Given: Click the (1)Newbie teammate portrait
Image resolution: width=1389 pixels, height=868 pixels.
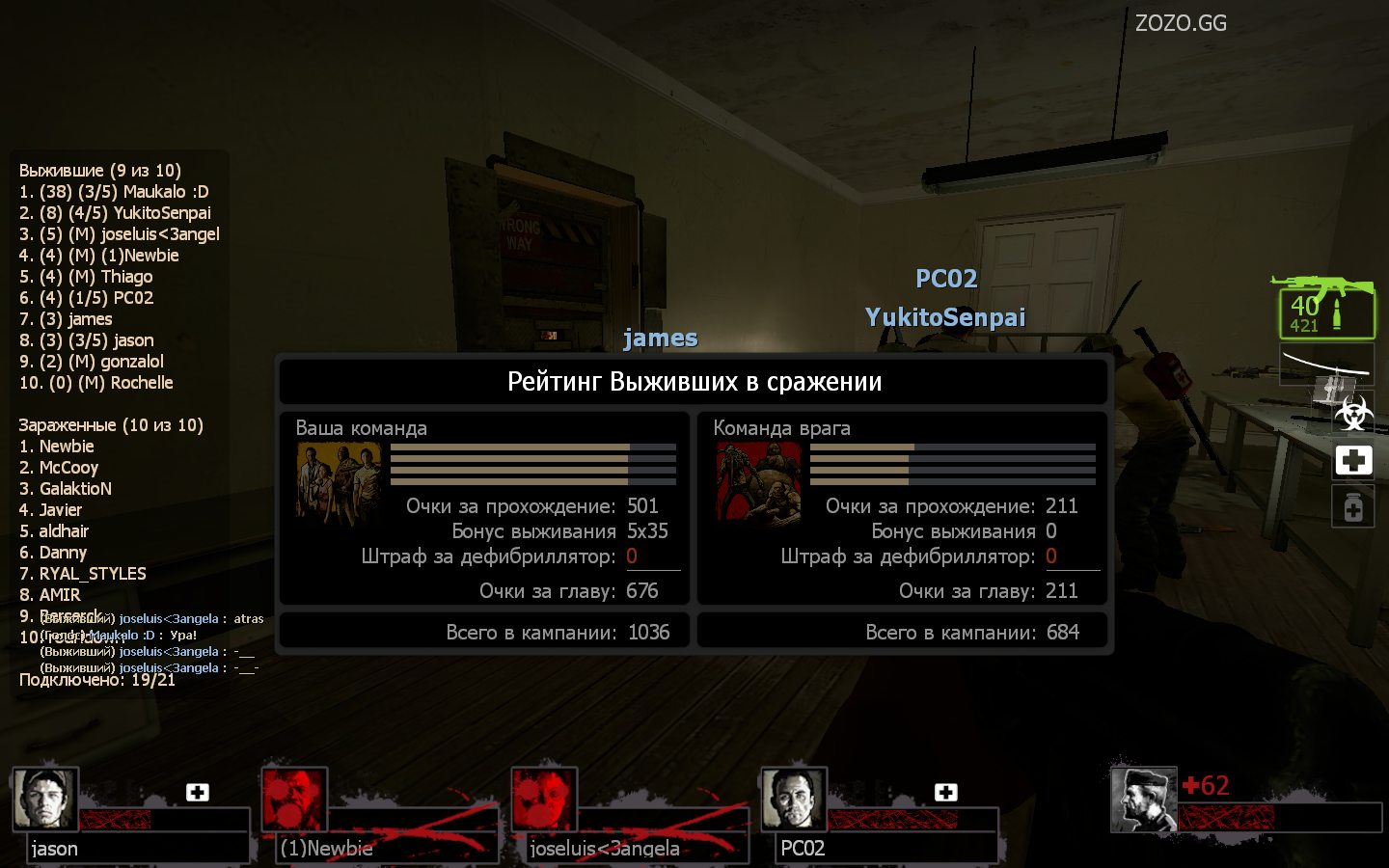Looking at the screenshot, I should pyautogui.click(x=294, y=799).
